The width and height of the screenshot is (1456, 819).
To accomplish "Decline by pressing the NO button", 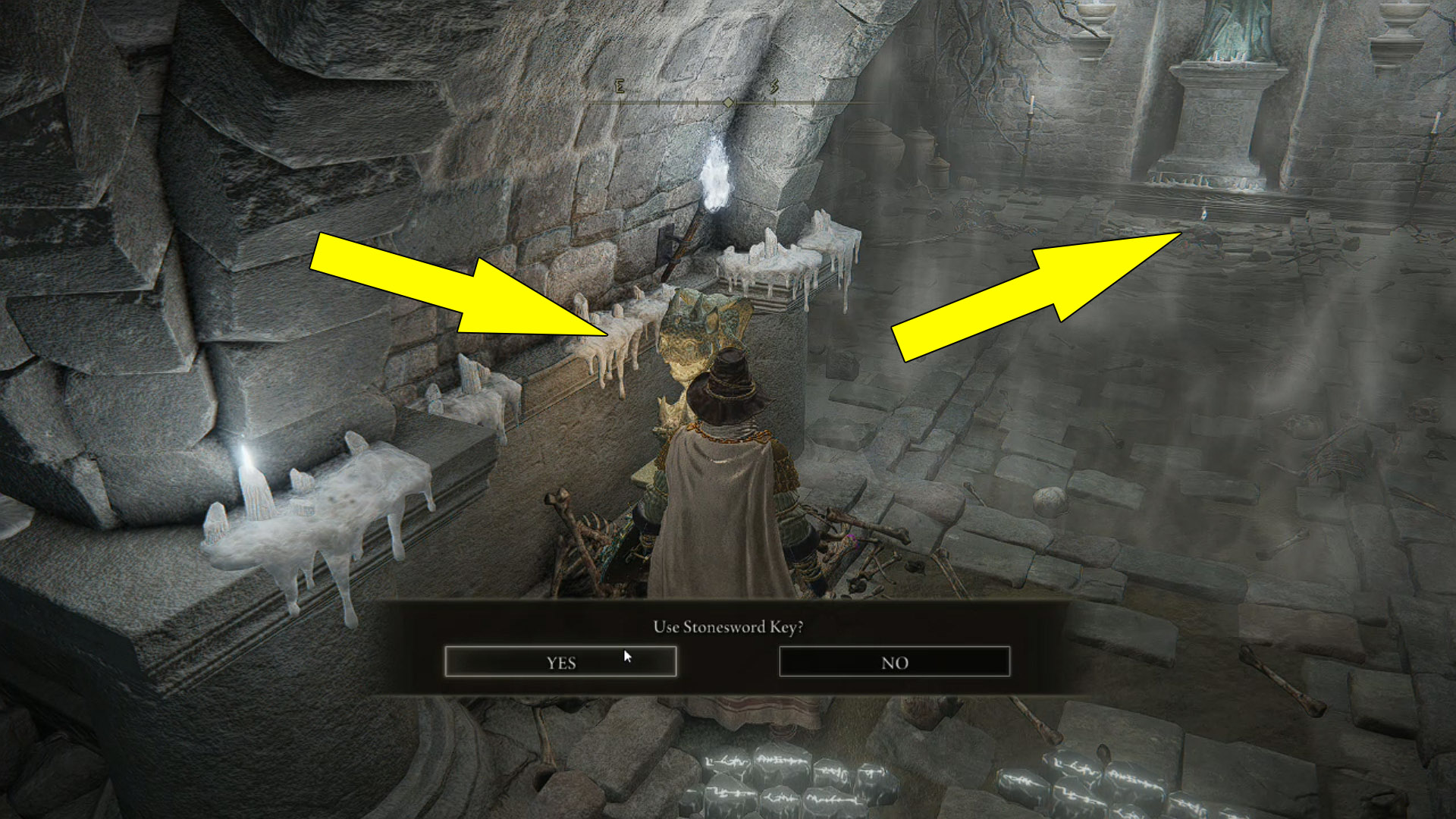I will (x=893, y=662).
